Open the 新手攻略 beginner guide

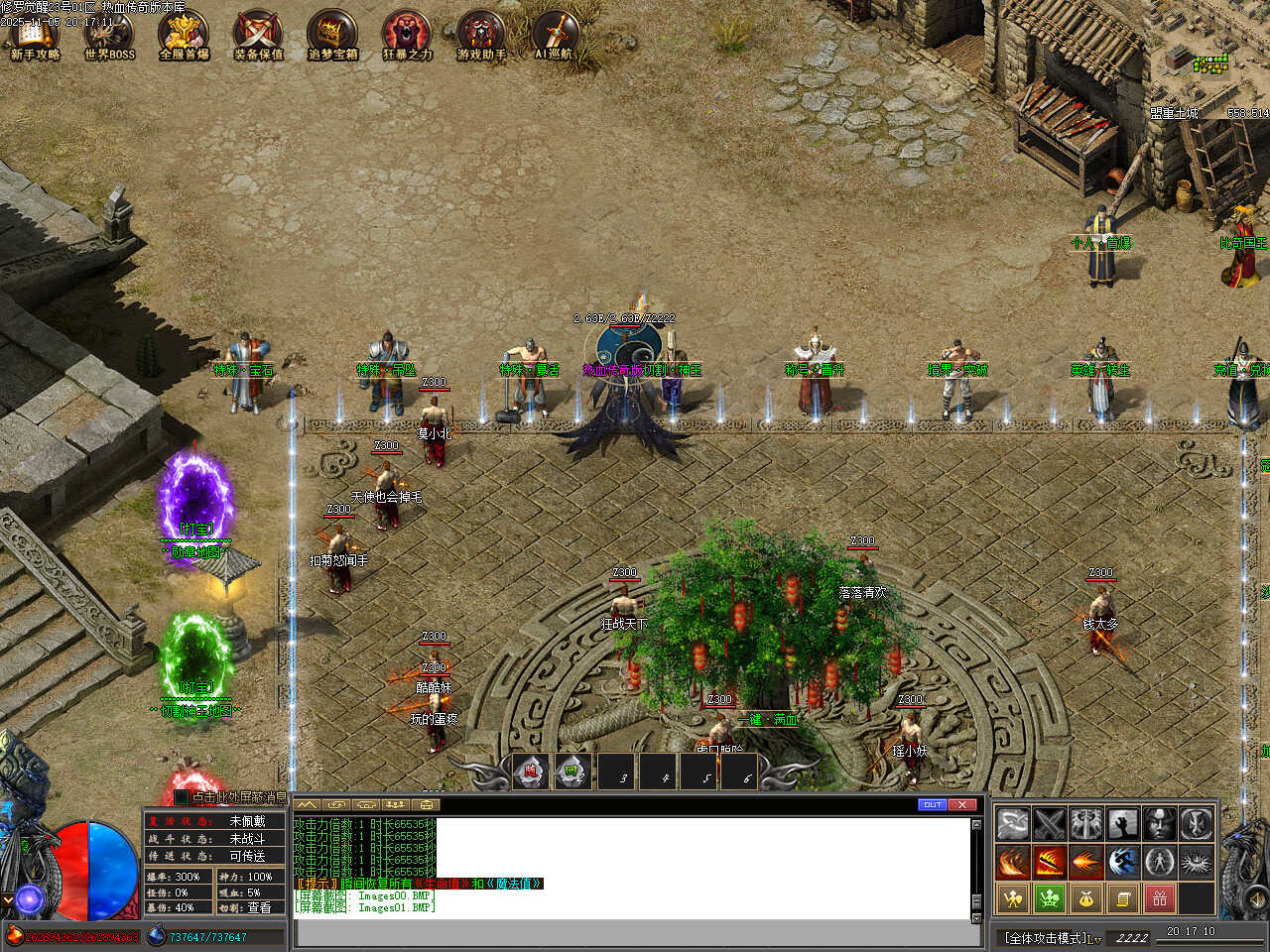(35, 35)
